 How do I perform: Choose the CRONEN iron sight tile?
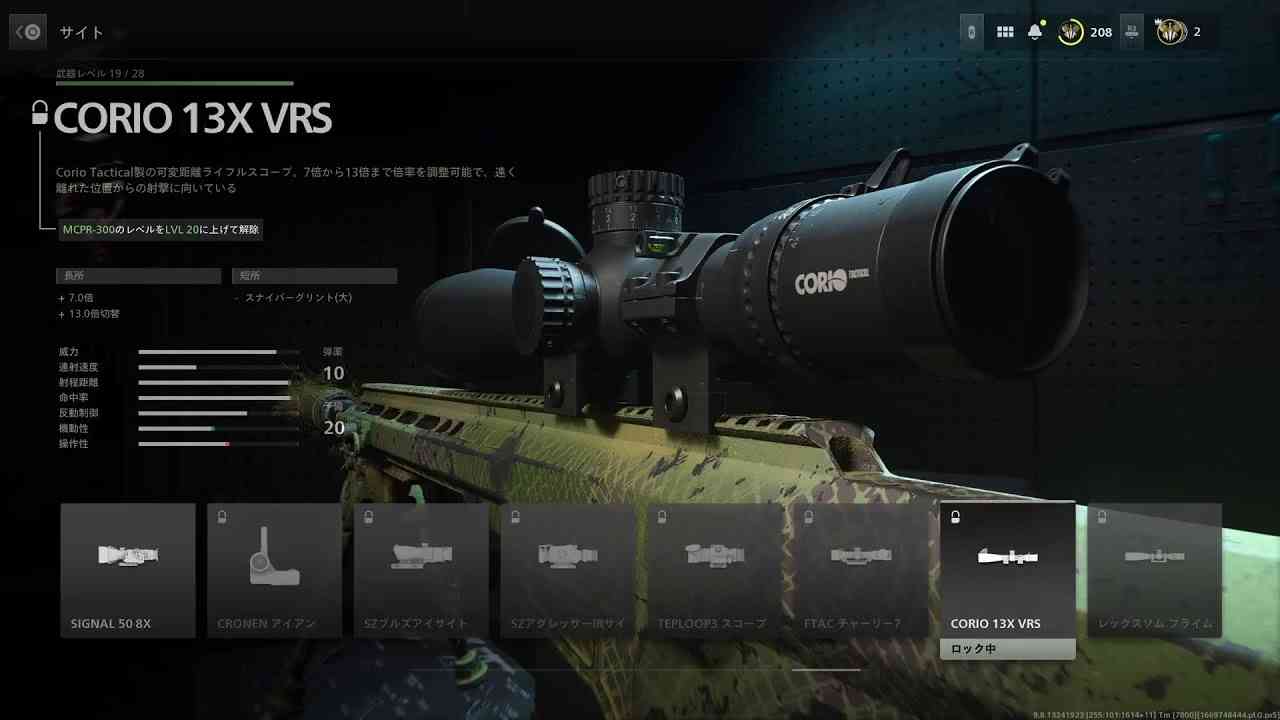275,570
